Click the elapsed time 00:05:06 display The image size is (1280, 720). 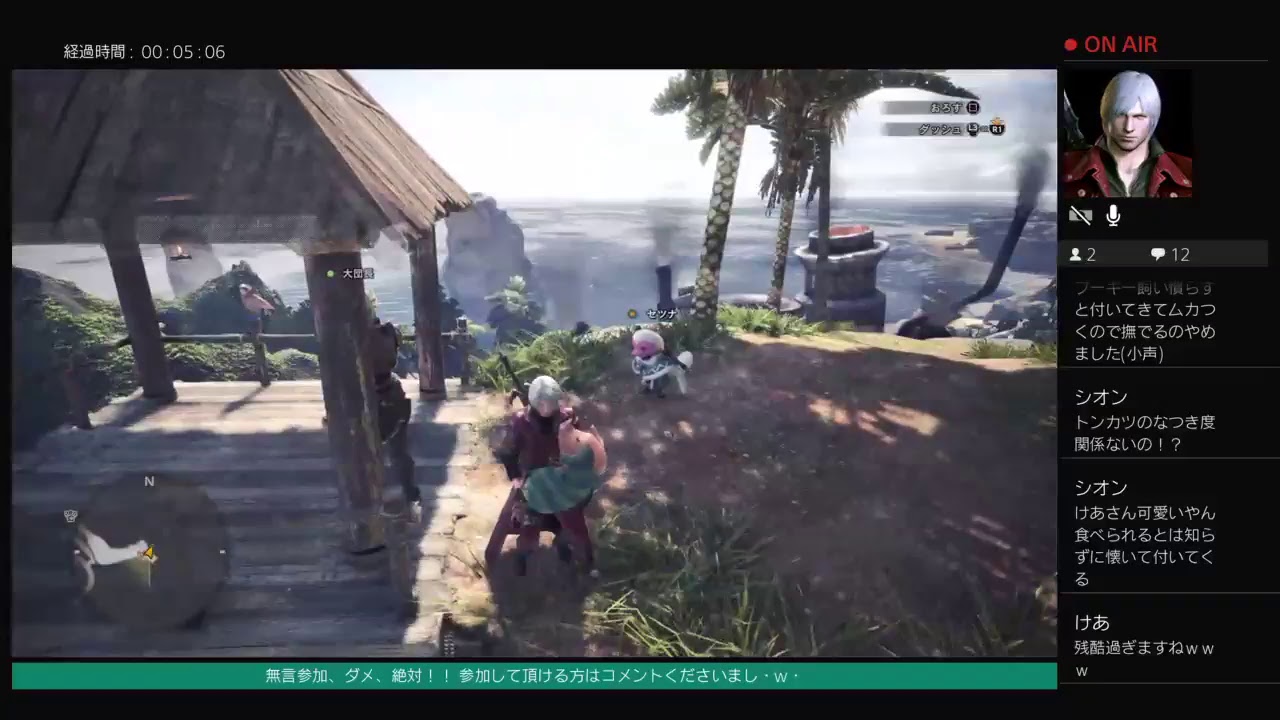point(145,51)
